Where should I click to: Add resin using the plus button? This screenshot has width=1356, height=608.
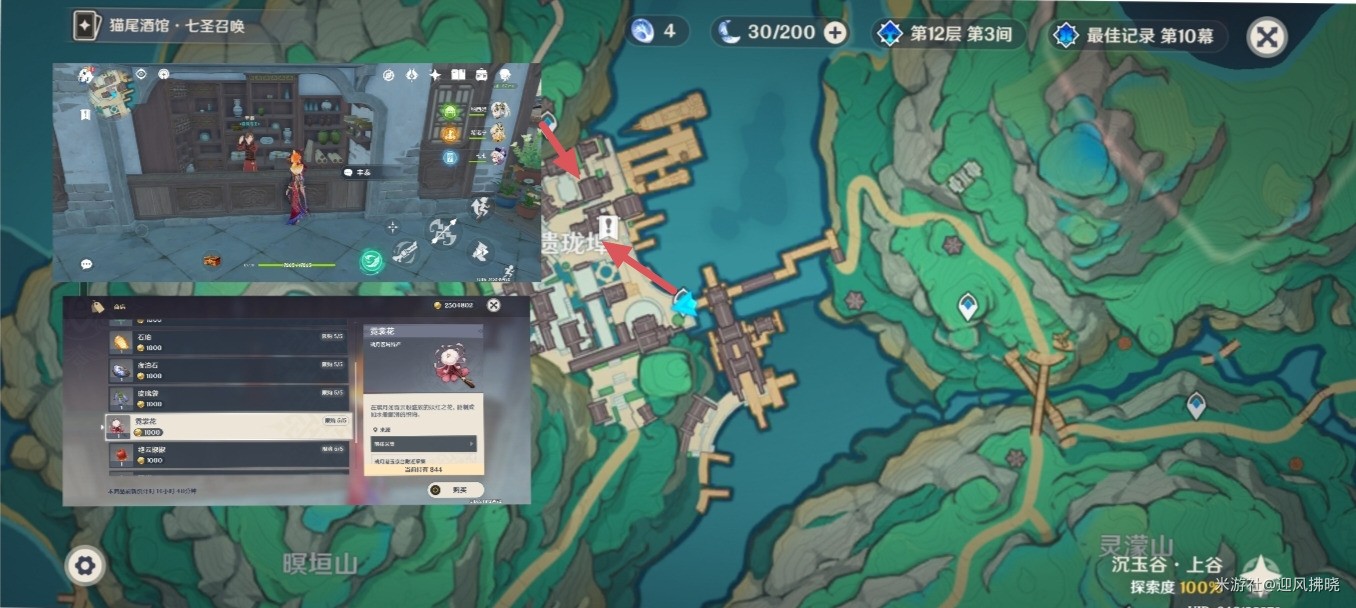[834, 33]
